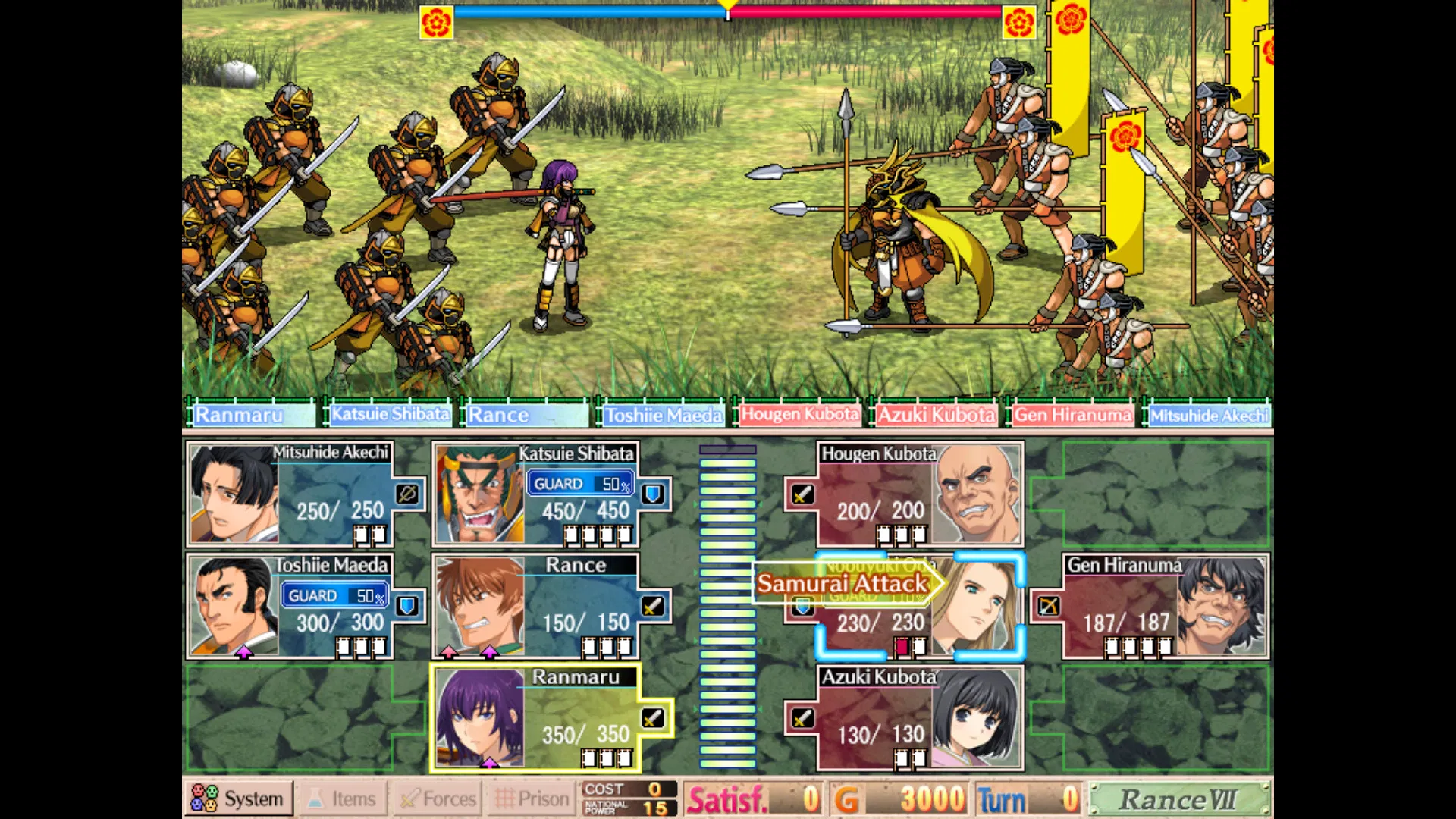
Task: Click the System button
Action: click(240, 798)
